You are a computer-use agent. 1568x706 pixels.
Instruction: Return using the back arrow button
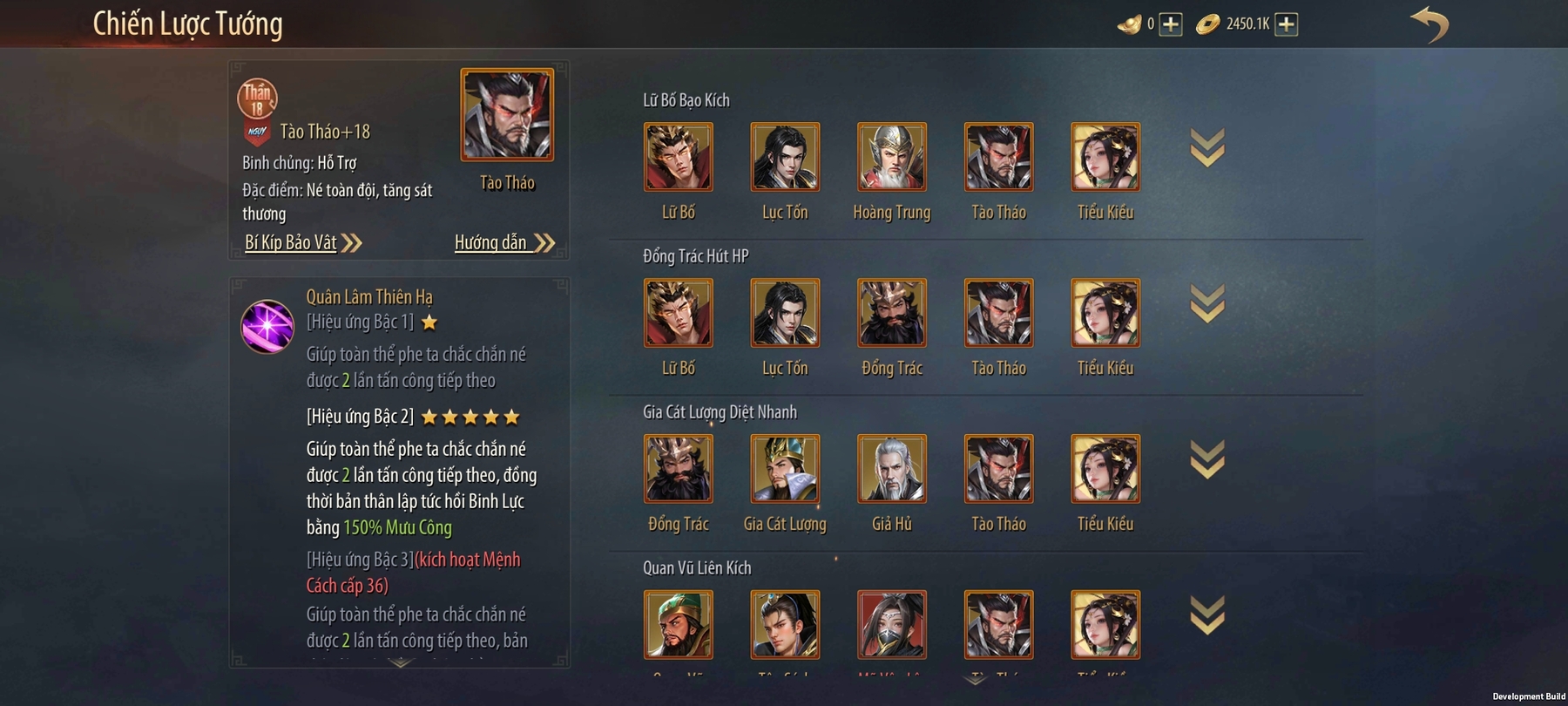tap(1429, 24)
